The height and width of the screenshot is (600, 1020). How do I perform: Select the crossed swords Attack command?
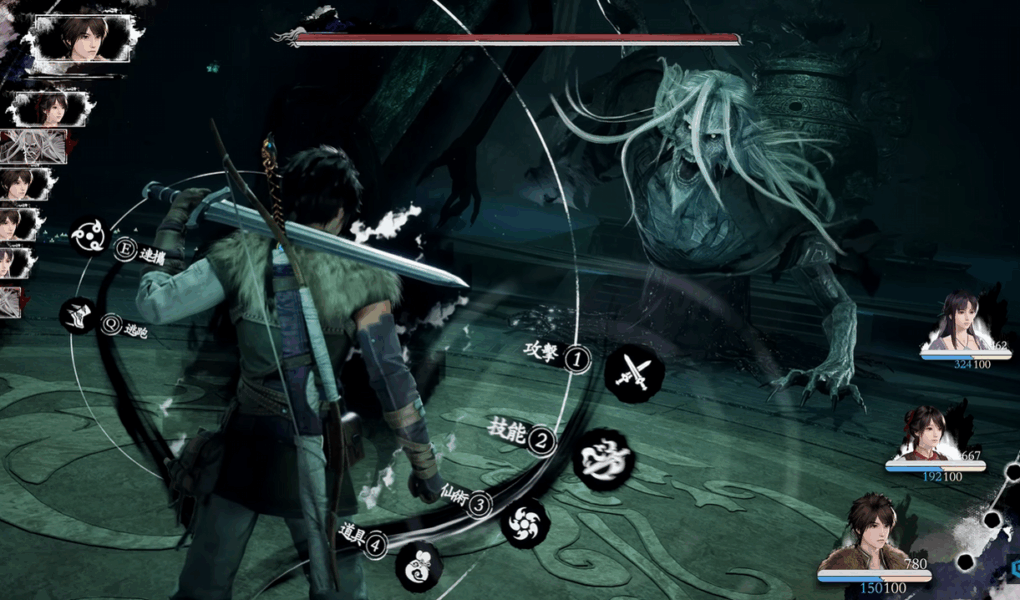click(634, 372)
